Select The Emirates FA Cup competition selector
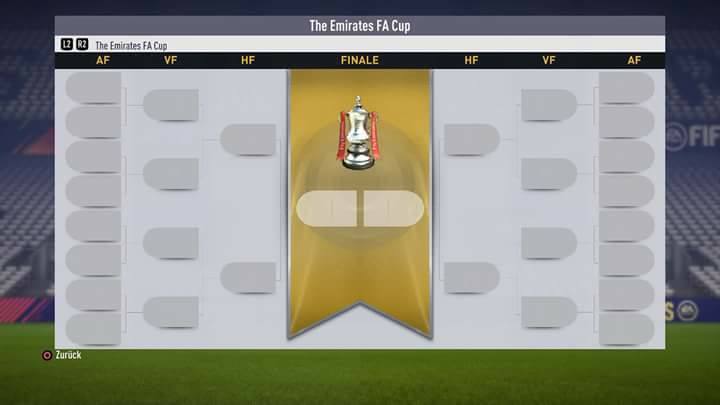Screen dimensions: 720x405 (130, 45)
